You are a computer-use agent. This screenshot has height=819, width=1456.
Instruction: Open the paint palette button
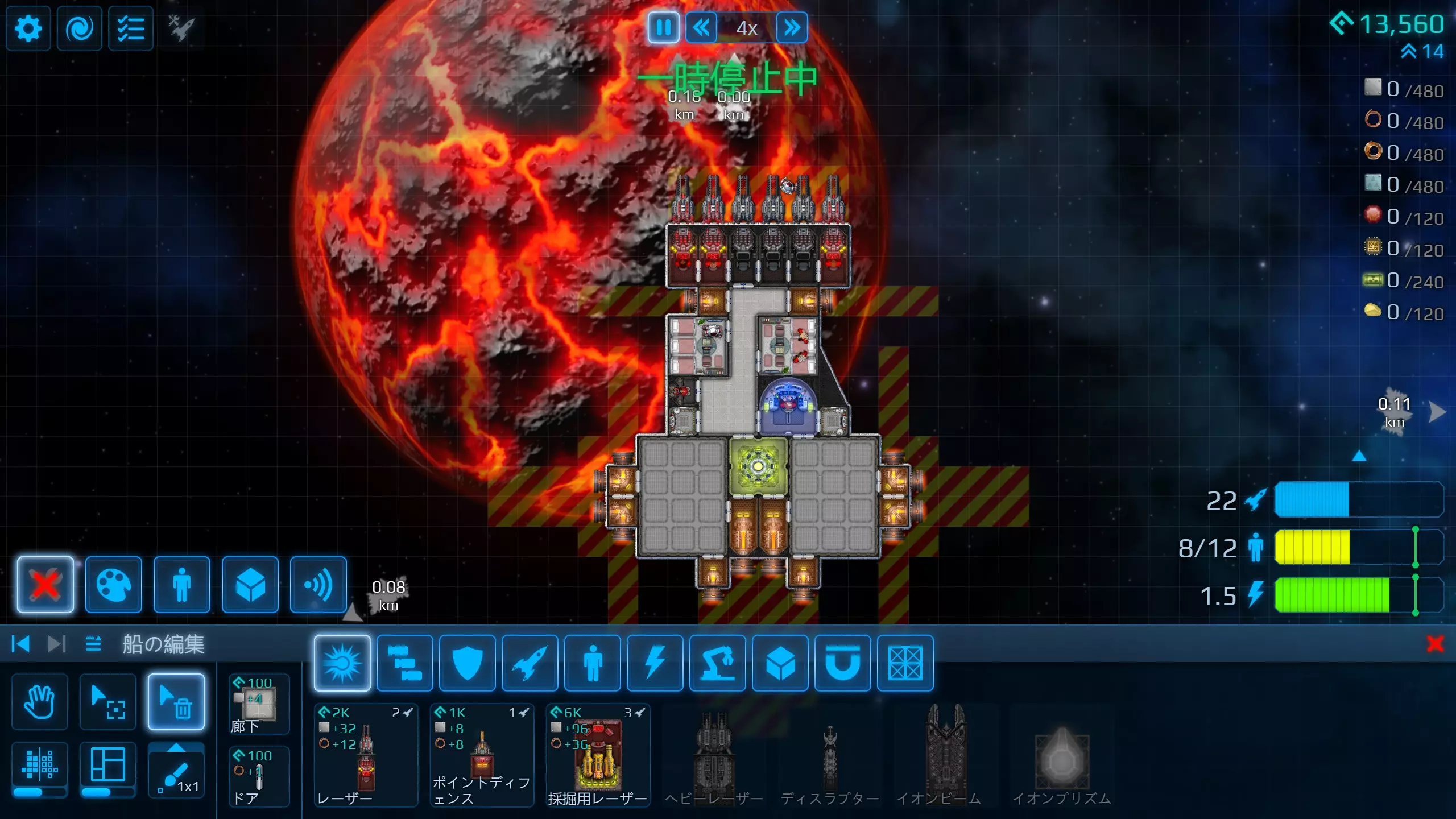pyautogui.click(x=114, y=585)
